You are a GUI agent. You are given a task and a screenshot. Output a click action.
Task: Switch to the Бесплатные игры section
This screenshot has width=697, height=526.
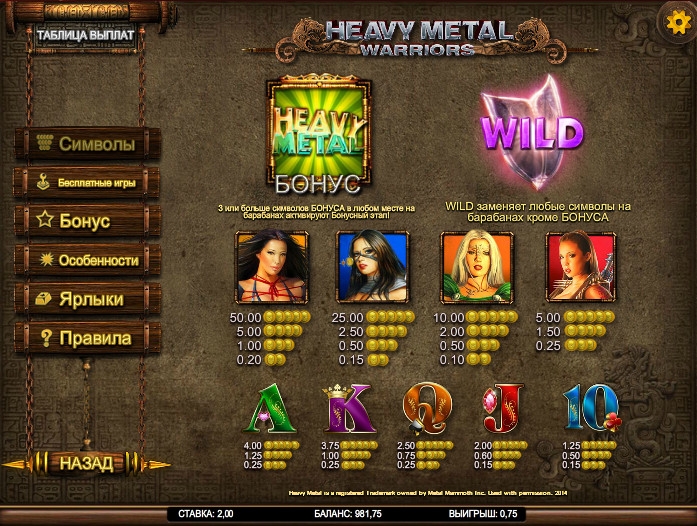(x=87, y=183)
